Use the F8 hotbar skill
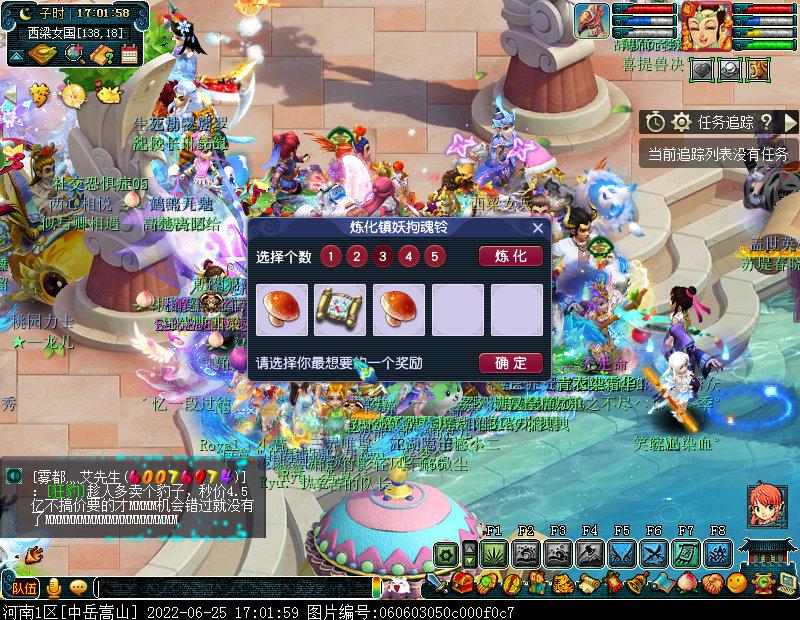This screenshot has width=800, height=620. pos(718,554)
